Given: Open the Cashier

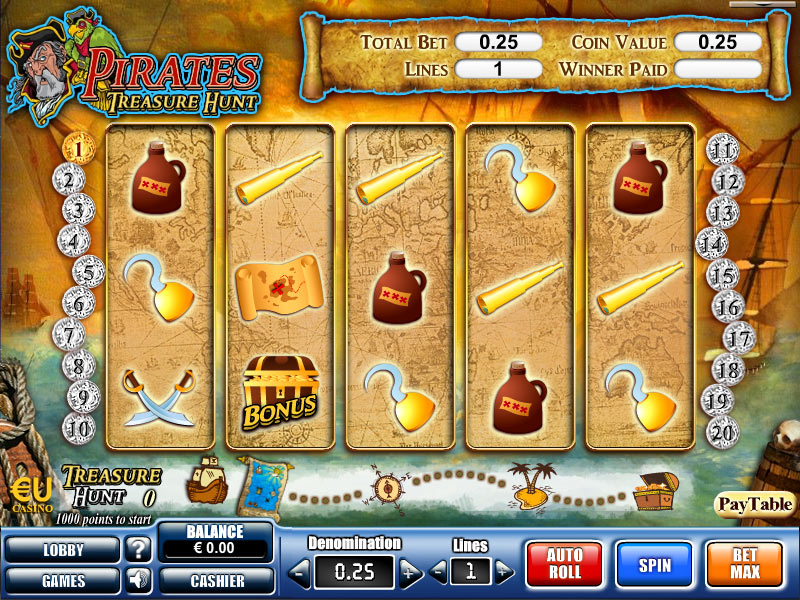Looking at the screenshot, I should click(x=216, y=579).
